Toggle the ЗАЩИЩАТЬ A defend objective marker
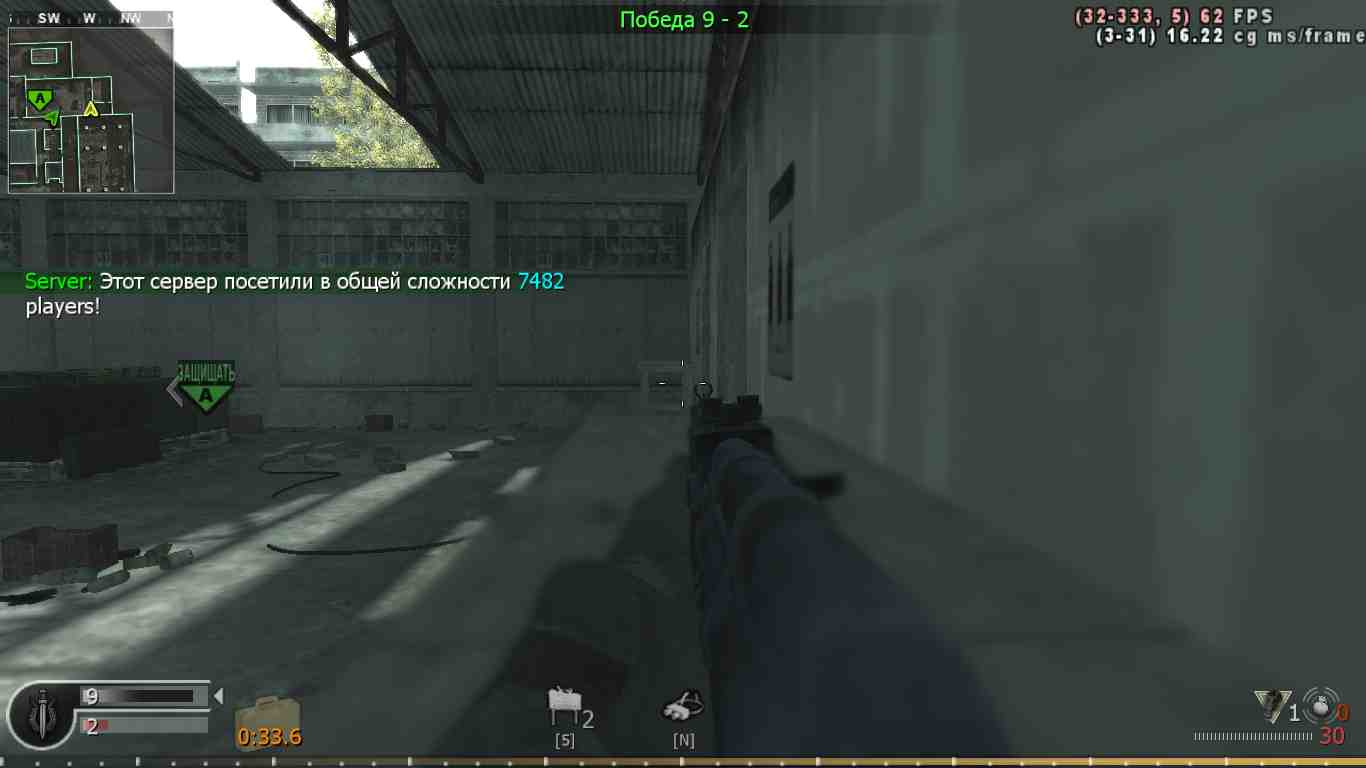Image resolution: width=1366 pixels, height=768 pixels. click(204, 385)
